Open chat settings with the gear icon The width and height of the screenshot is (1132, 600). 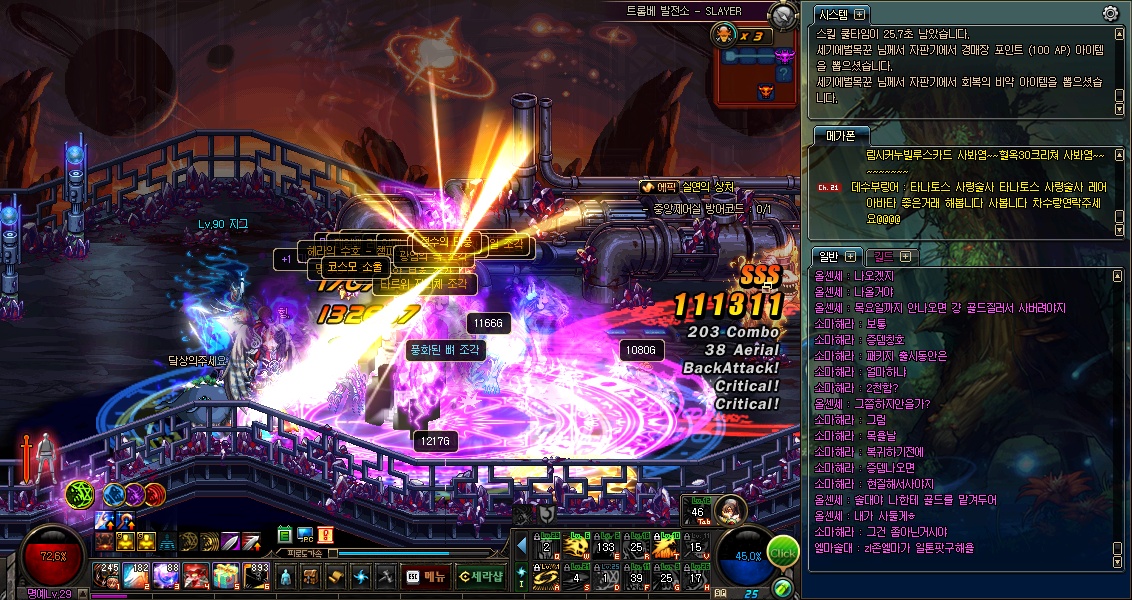[x=1110, y=13]
